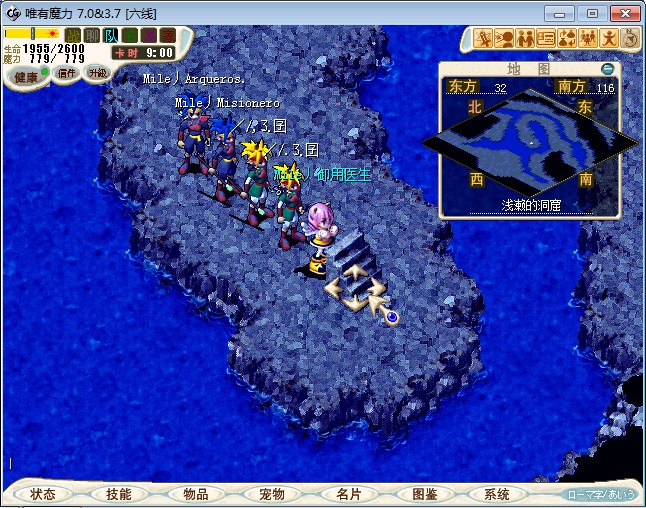Screen dimensions: 646x508
Task: Open the 名片 name card menu
Action: (347, 494)
